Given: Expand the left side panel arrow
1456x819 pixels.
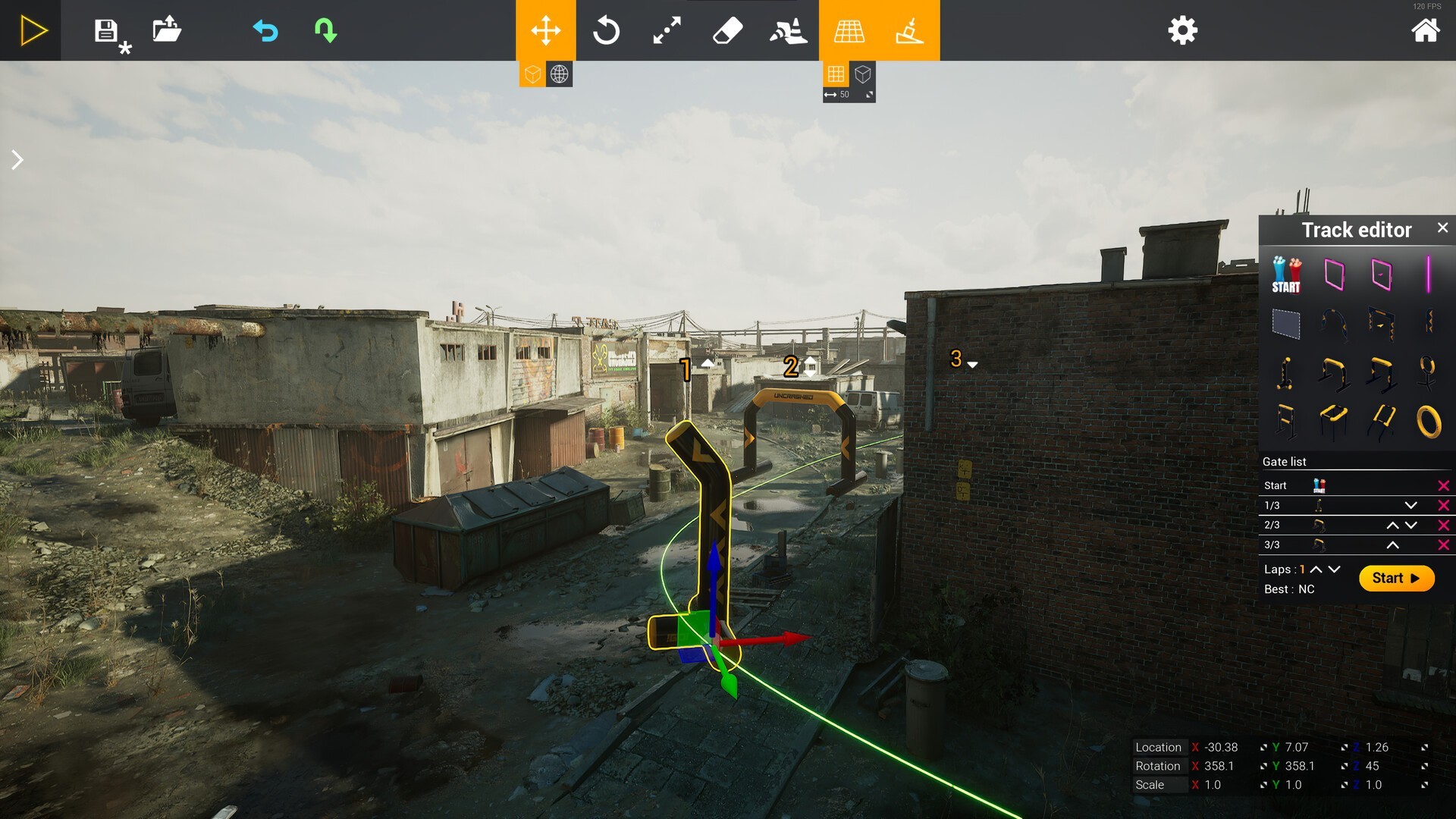Looking at the screenshot, I should click(17, 160).
